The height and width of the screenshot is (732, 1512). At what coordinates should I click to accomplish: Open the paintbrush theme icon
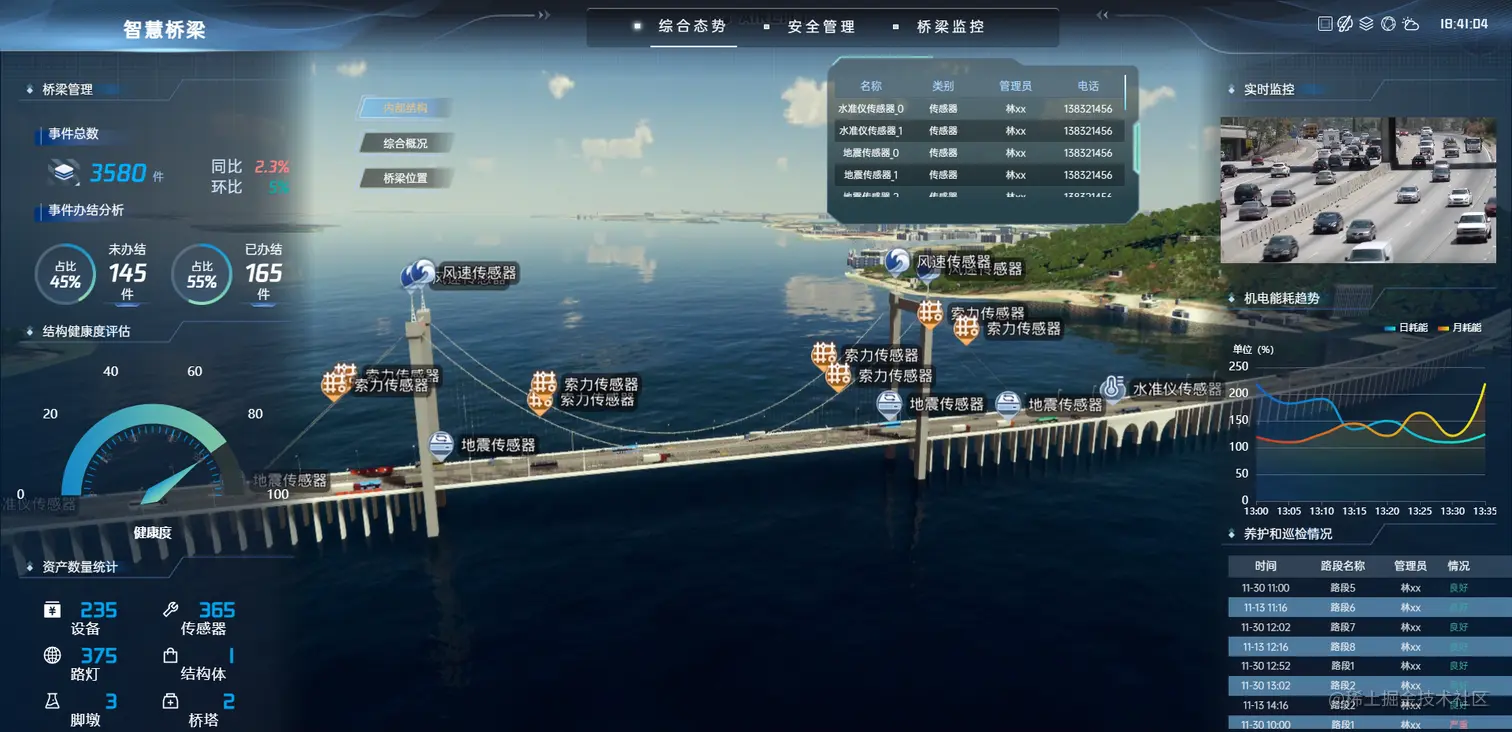pos(1345,24)
